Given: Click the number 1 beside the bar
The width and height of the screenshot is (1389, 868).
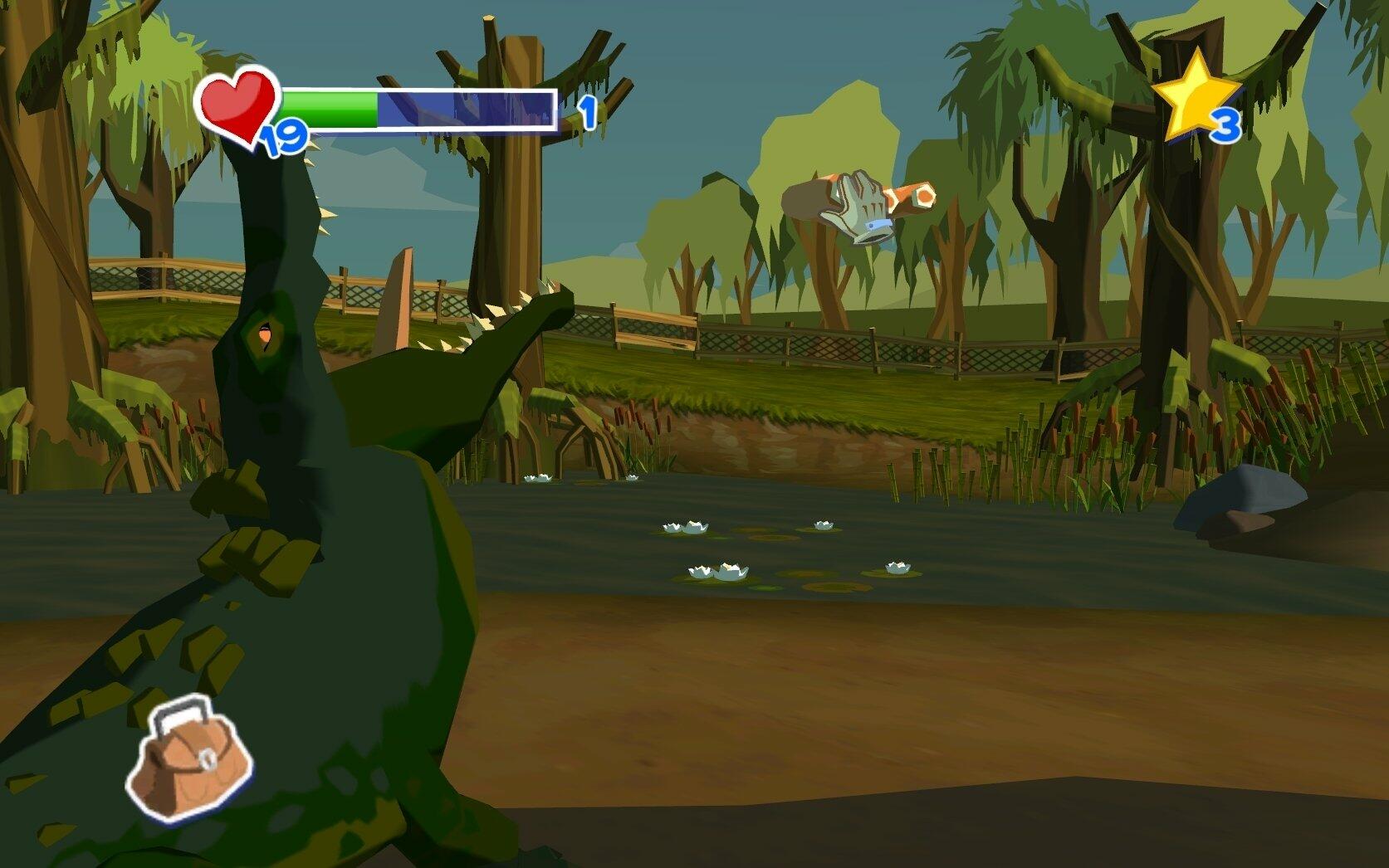Looking at the screenshot, I should pyautogui.click(x=589, y=112).
